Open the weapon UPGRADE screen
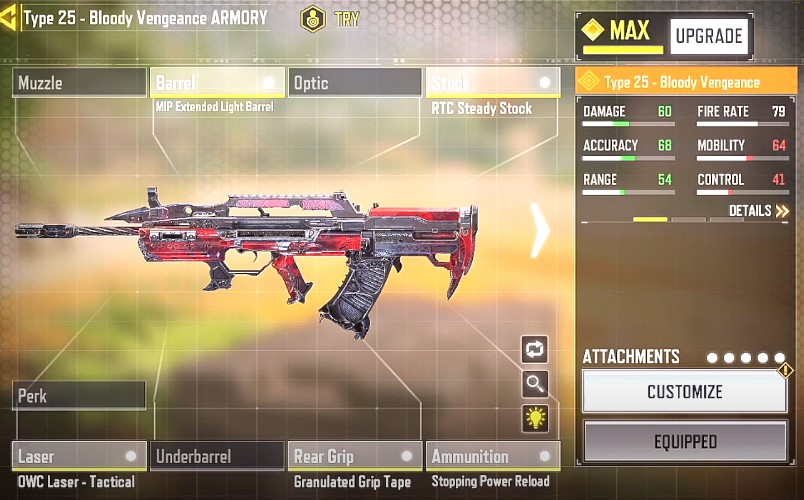 pos(709,37)
